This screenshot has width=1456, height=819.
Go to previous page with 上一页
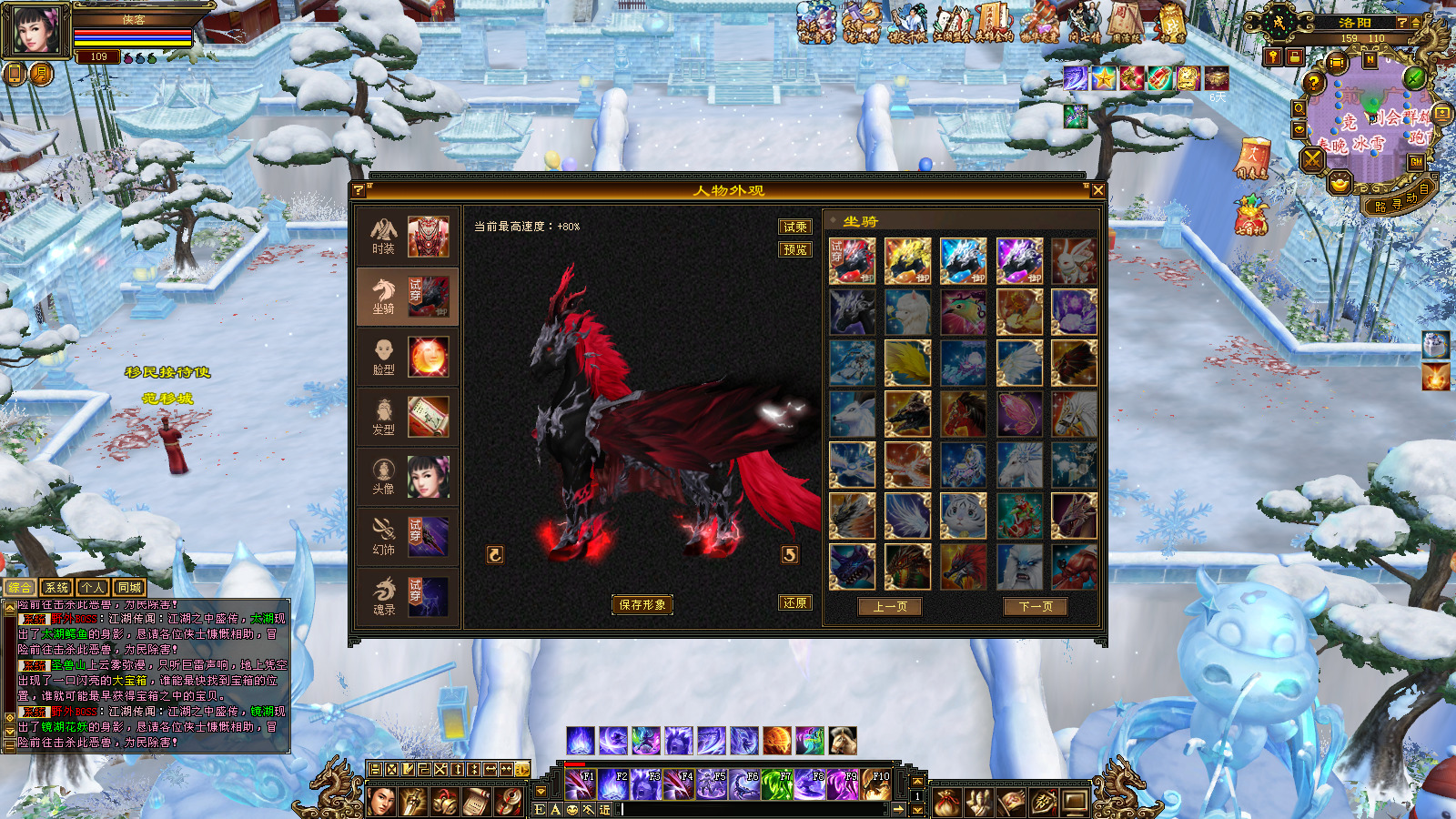click(890, 607)
